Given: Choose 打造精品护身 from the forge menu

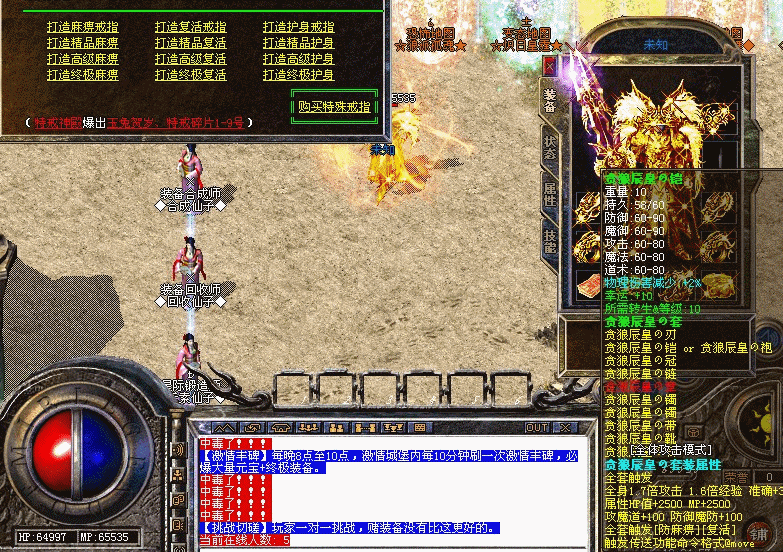Looking at the screenshot, I should pyautogui.click(x=298, y=43).
